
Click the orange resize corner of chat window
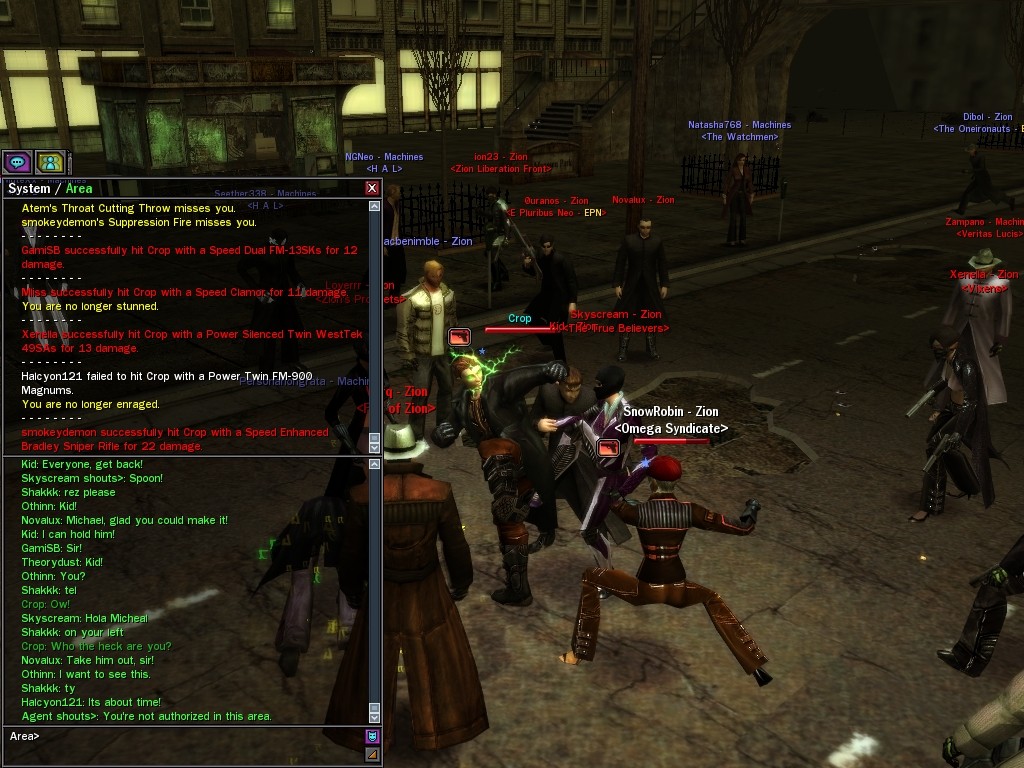pos(372,755)
